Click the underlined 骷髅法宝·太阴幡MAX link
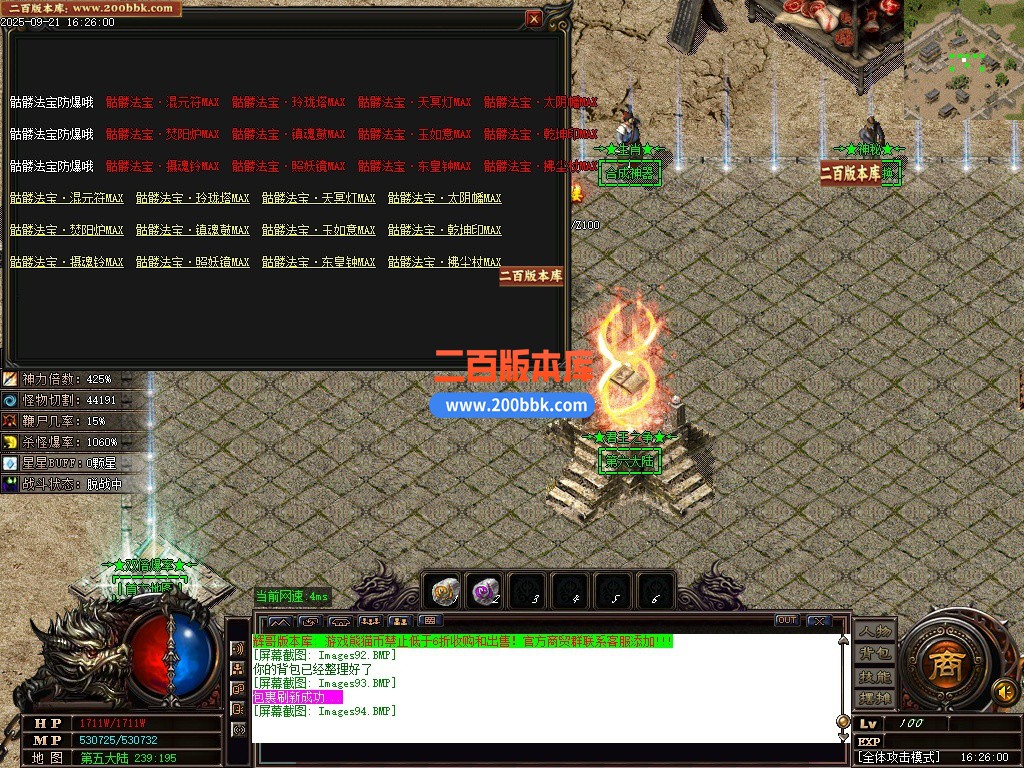1024x768 pixels. pos(445,198)
